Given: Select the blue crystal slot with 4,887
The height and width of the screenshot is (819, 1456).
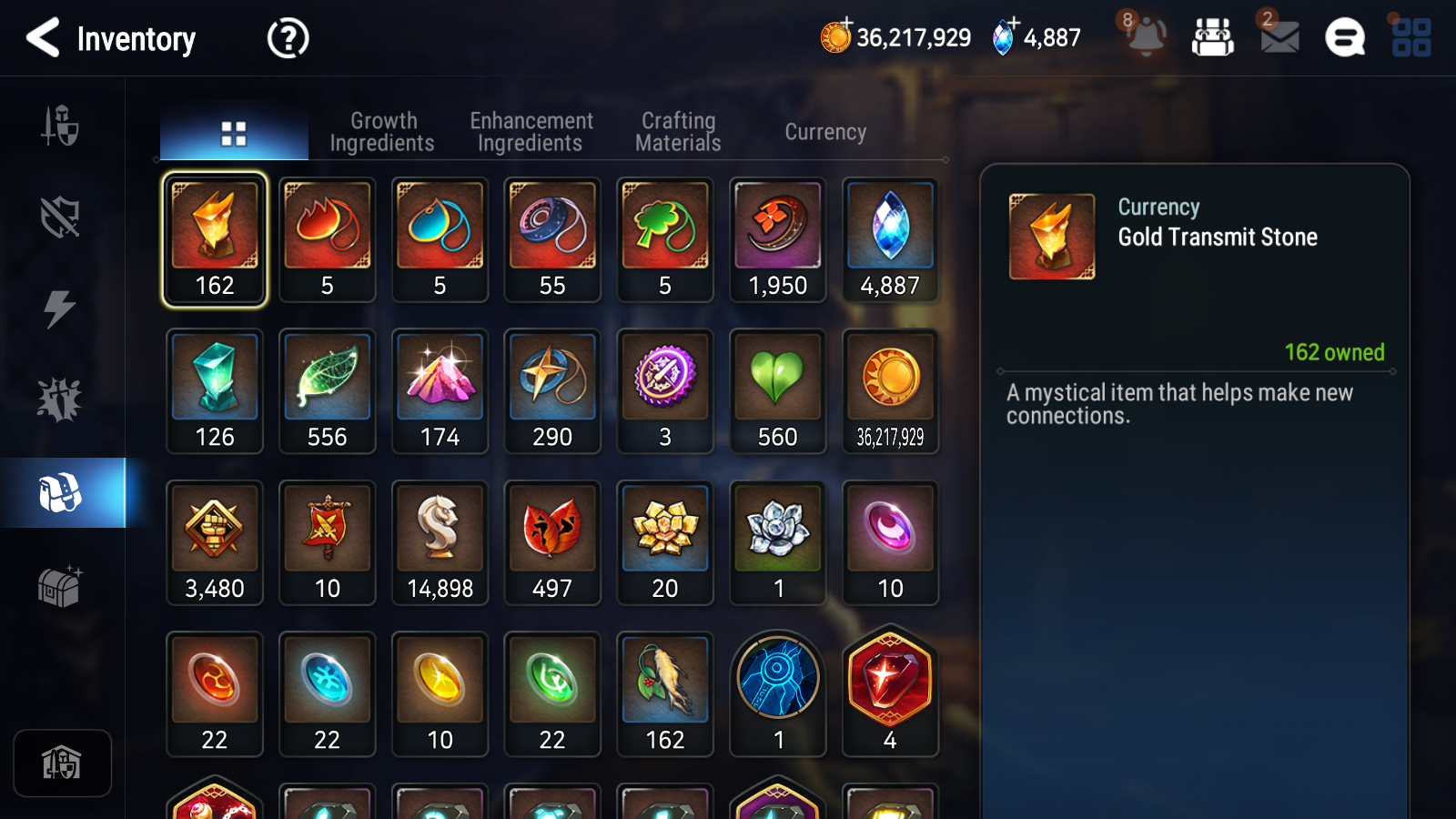Looking at the screenshot, I should [x=890, y=239].
